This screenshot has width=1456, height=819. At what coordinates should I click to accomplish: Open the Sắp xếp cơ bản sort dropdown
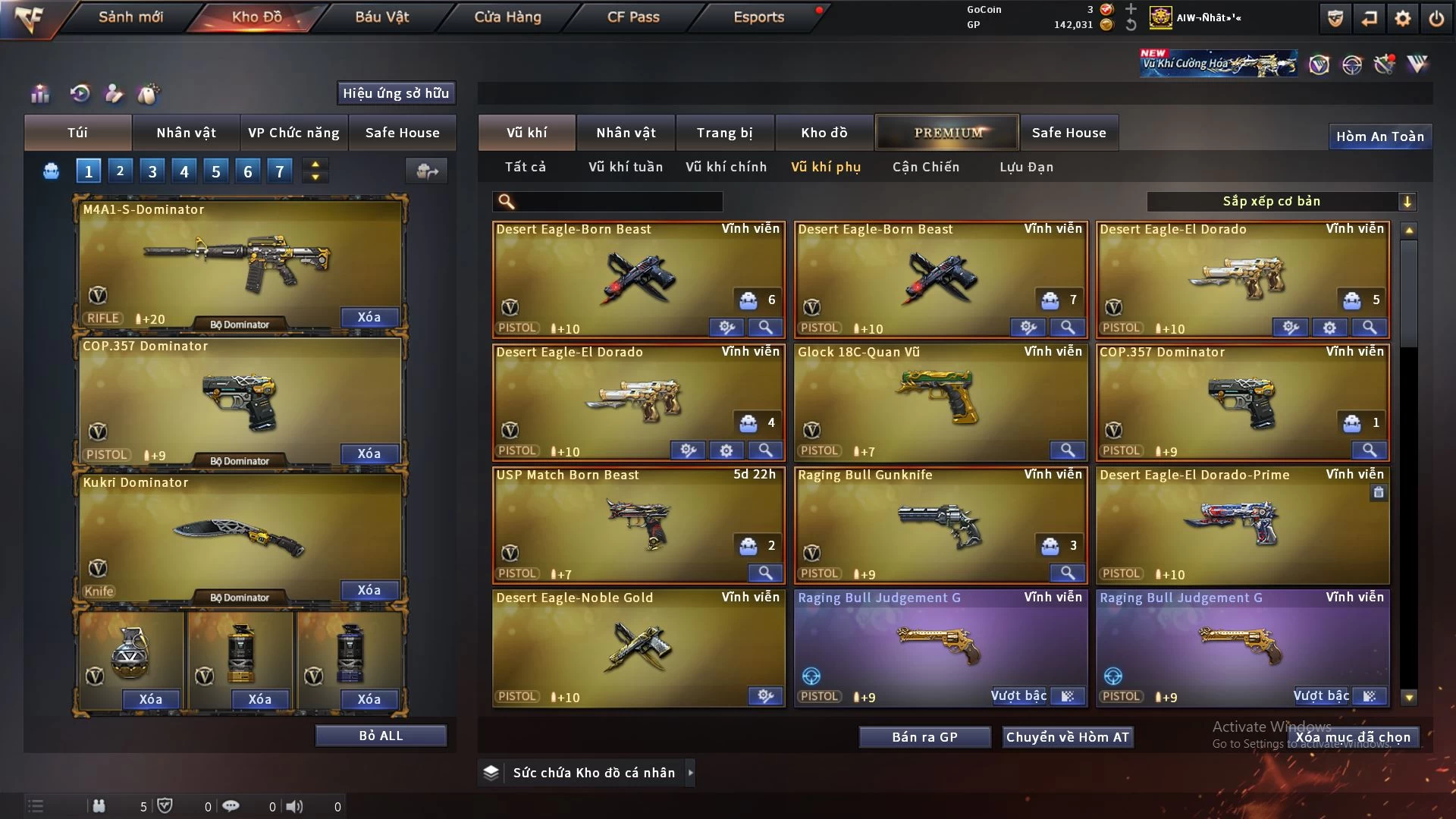pyautogui.click(x=1281, y=202)
